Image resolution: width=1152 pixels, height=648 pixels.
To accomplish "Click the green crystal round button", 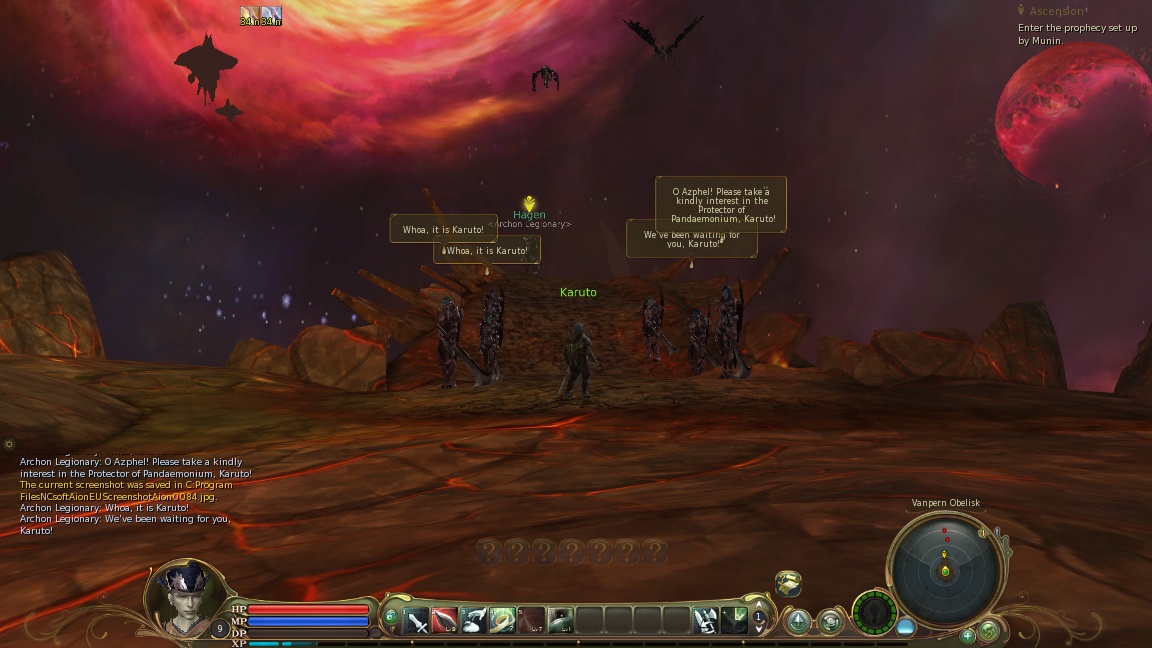I will (798, 622).
